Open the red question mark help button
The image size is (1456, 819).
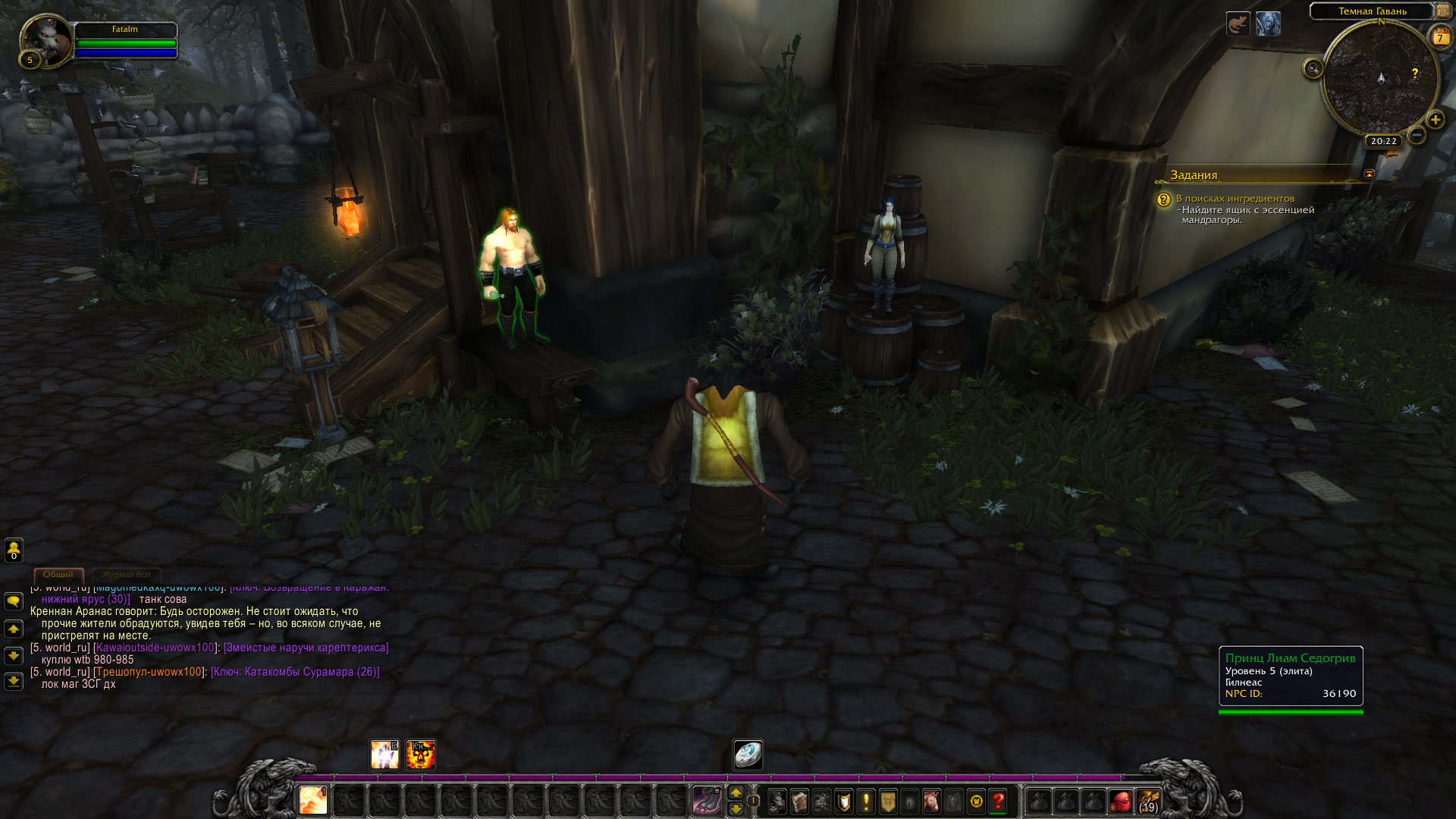pos(999,801)
